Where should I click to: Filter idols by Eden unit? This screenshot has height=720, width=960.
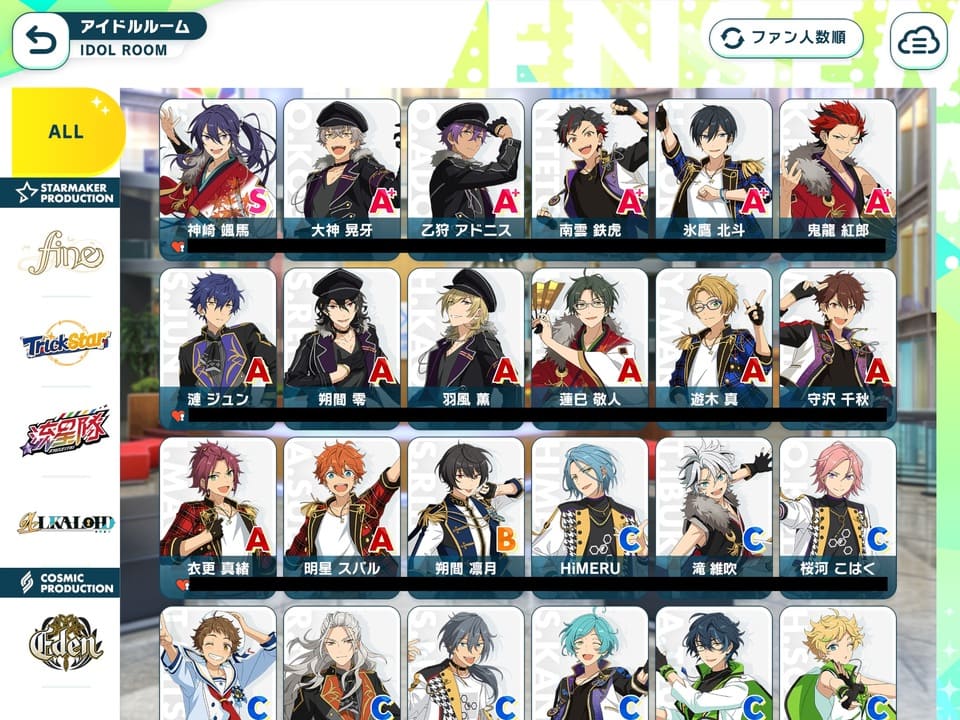[x=66, y=640]
